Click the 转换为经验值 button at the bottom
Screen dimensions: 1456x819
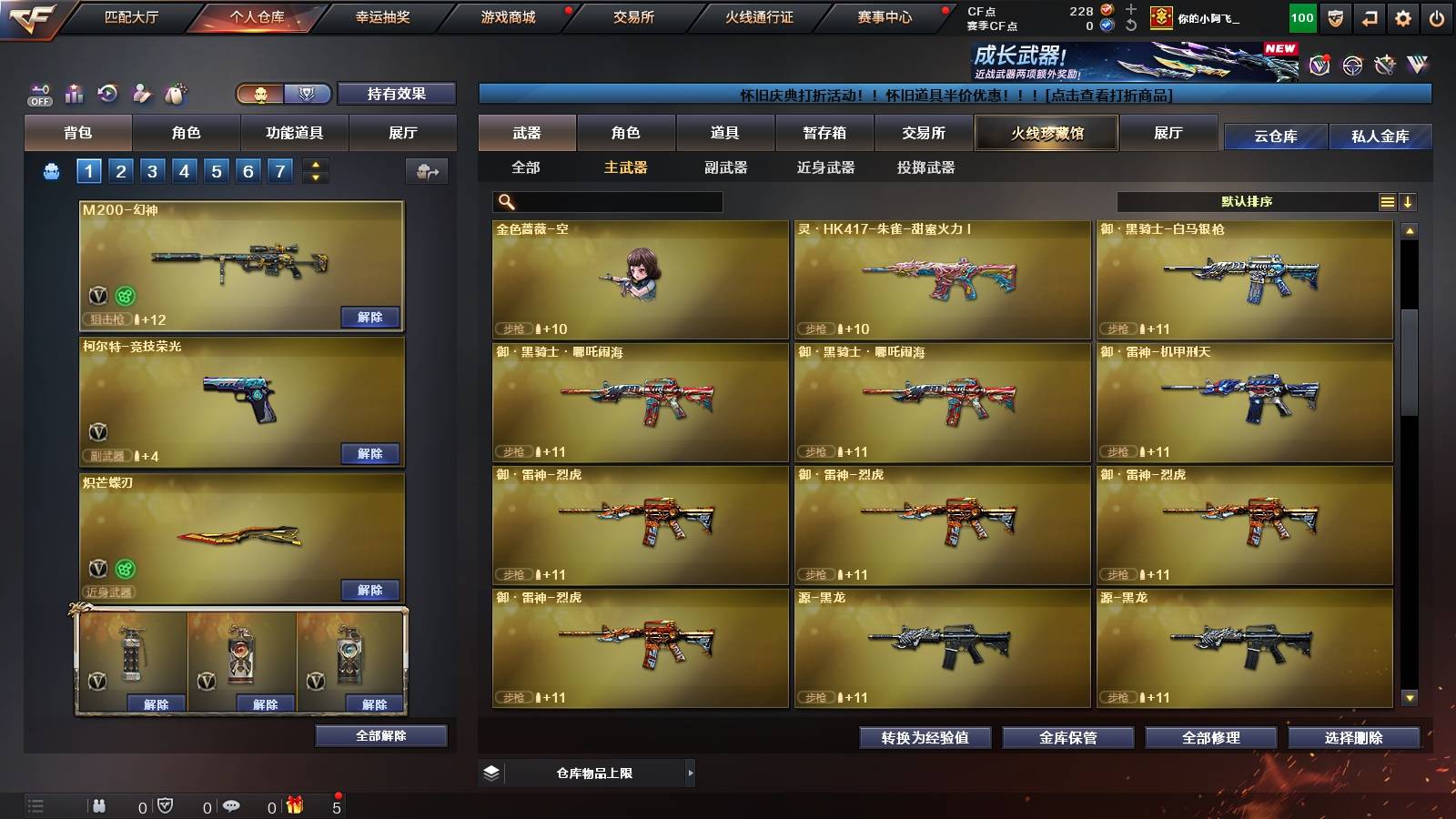pos(926,738)
